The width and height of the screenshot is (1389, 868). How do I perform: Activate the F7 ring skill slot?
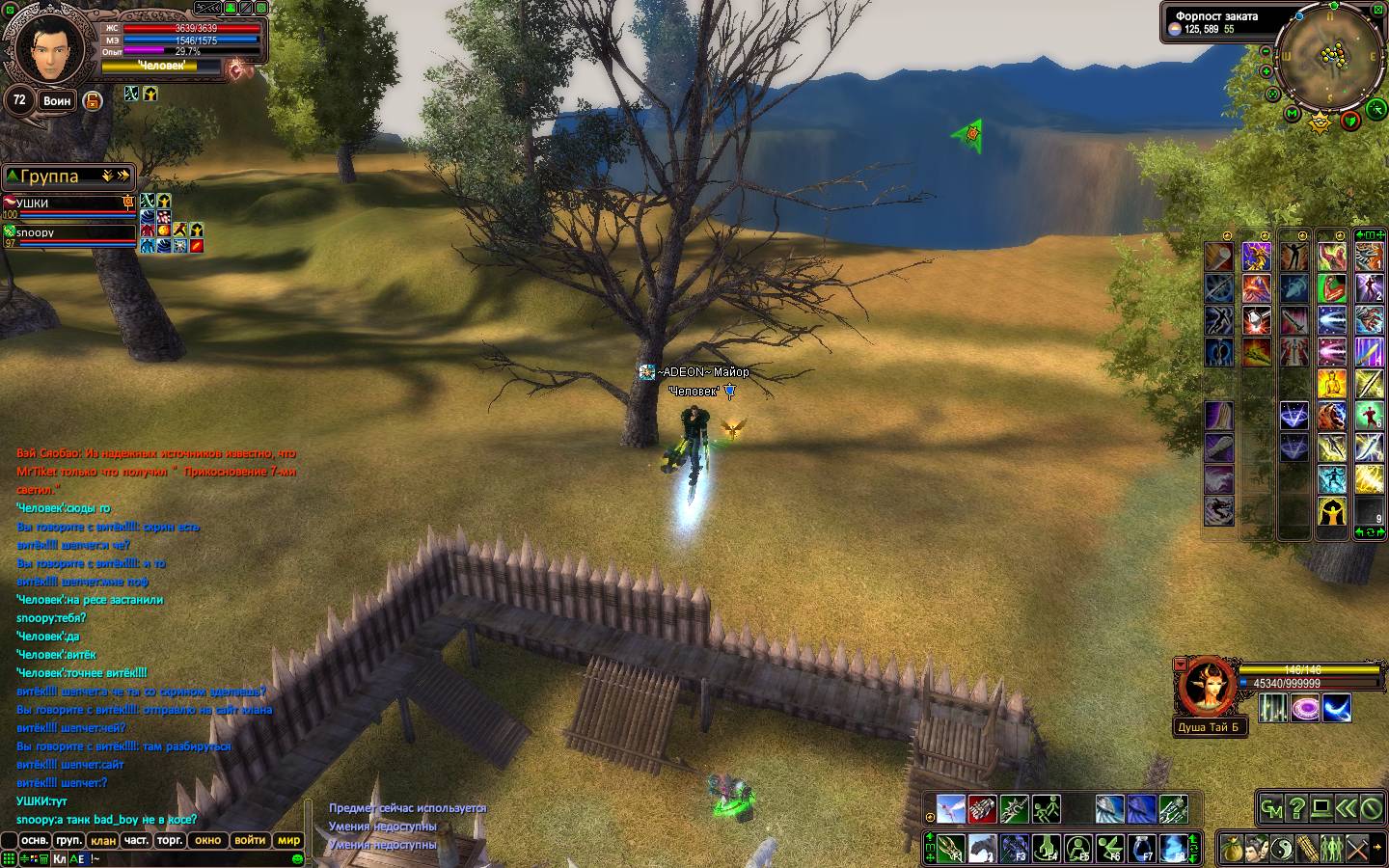point(1143,848)
